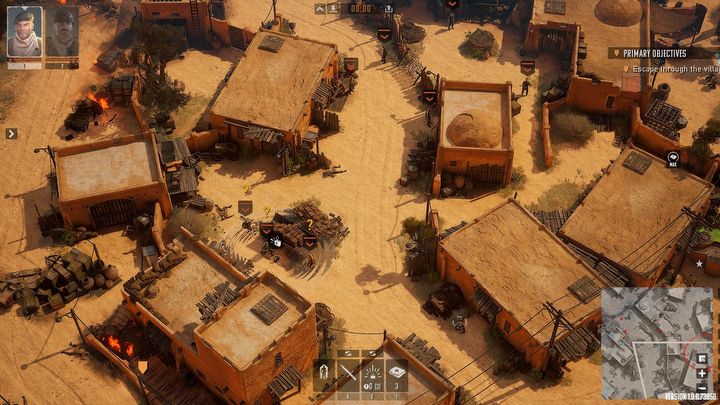
Task: Activate the stance ability icon
Action: (x=323, y=375)
